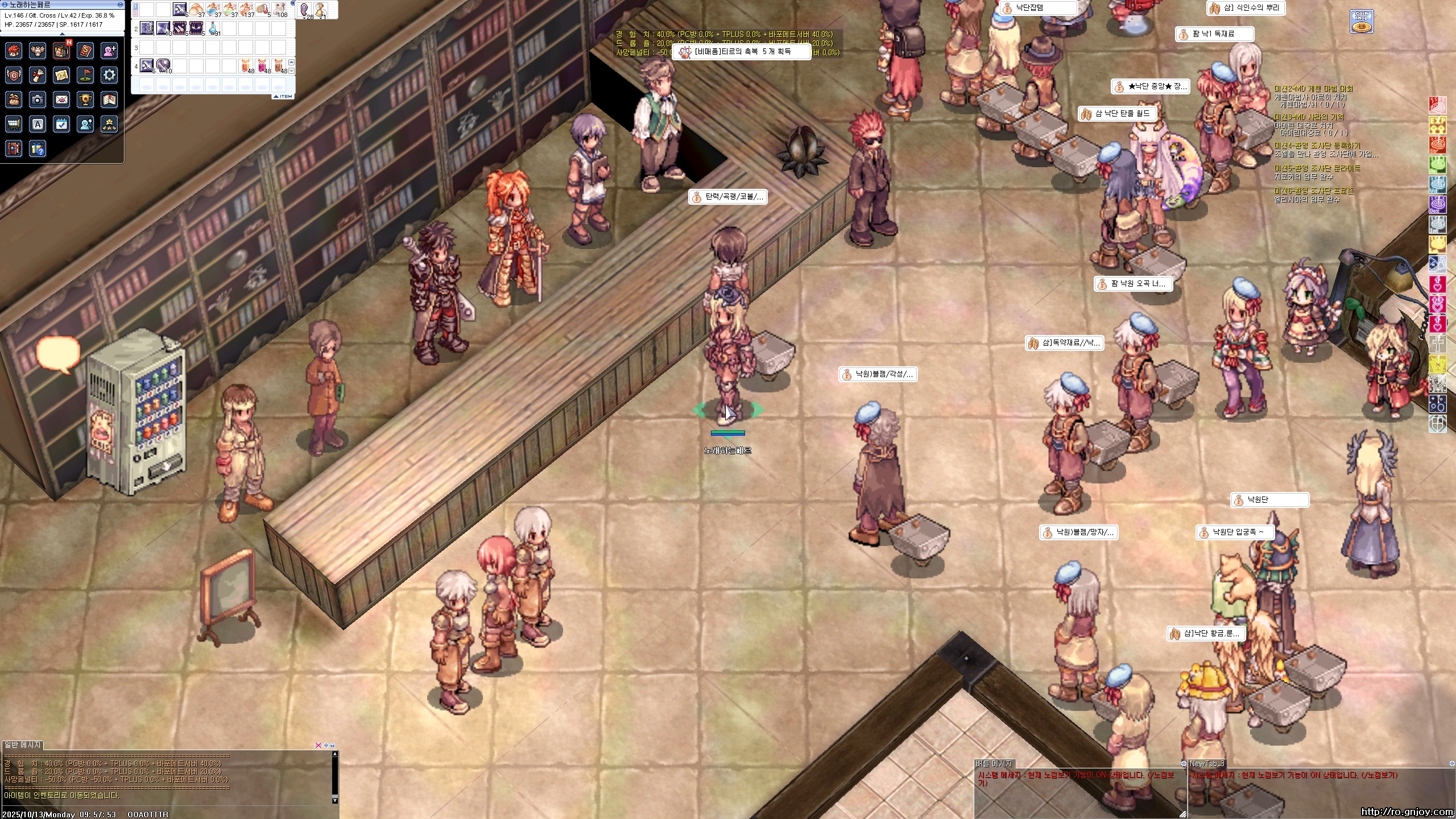Open the red S skill book
Viewport: 1456px width, 819px height.
pyautogui.click(x=85, y=51)
